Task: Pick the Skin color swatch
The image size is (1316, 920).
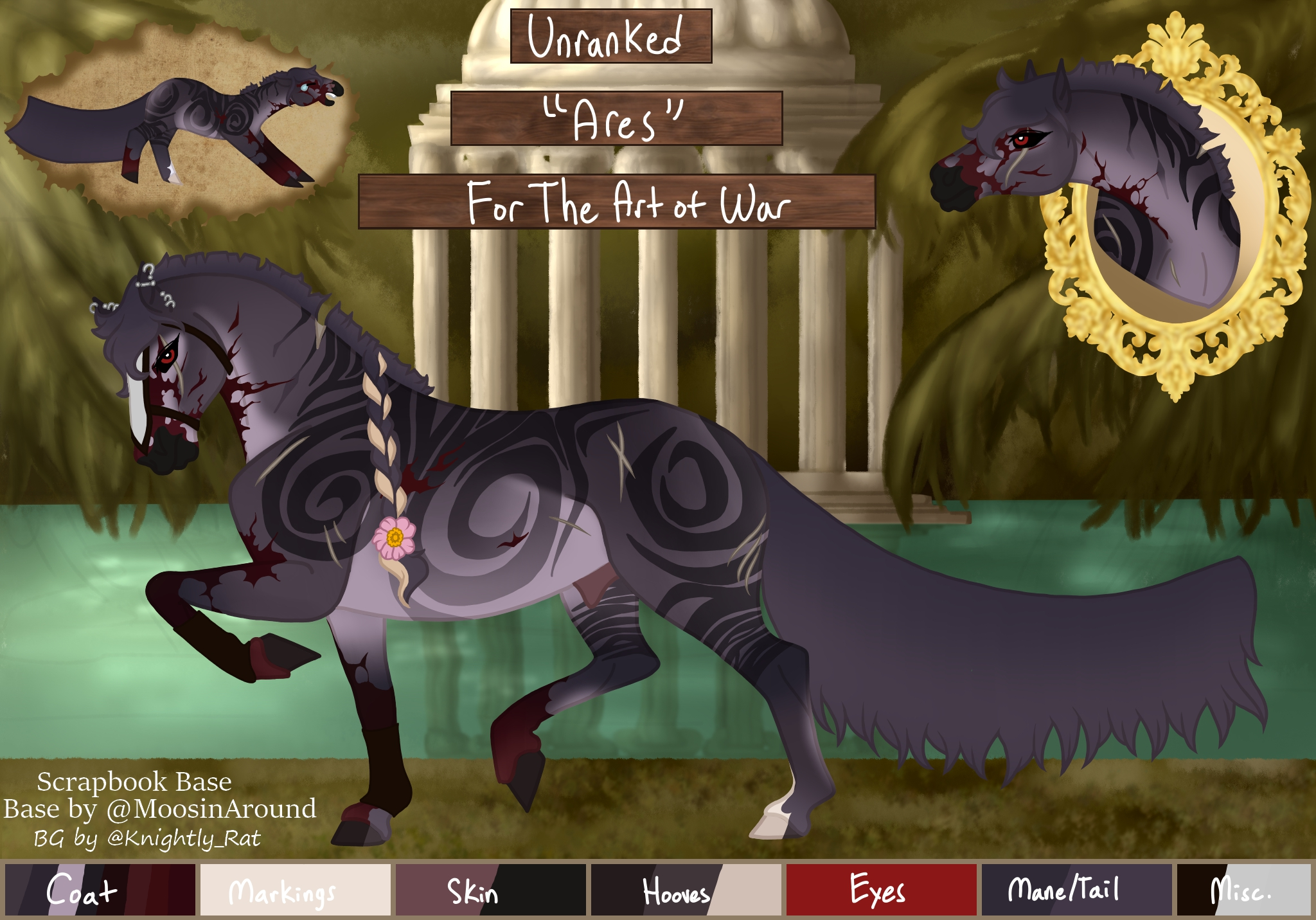Action: tap(490, 890)
